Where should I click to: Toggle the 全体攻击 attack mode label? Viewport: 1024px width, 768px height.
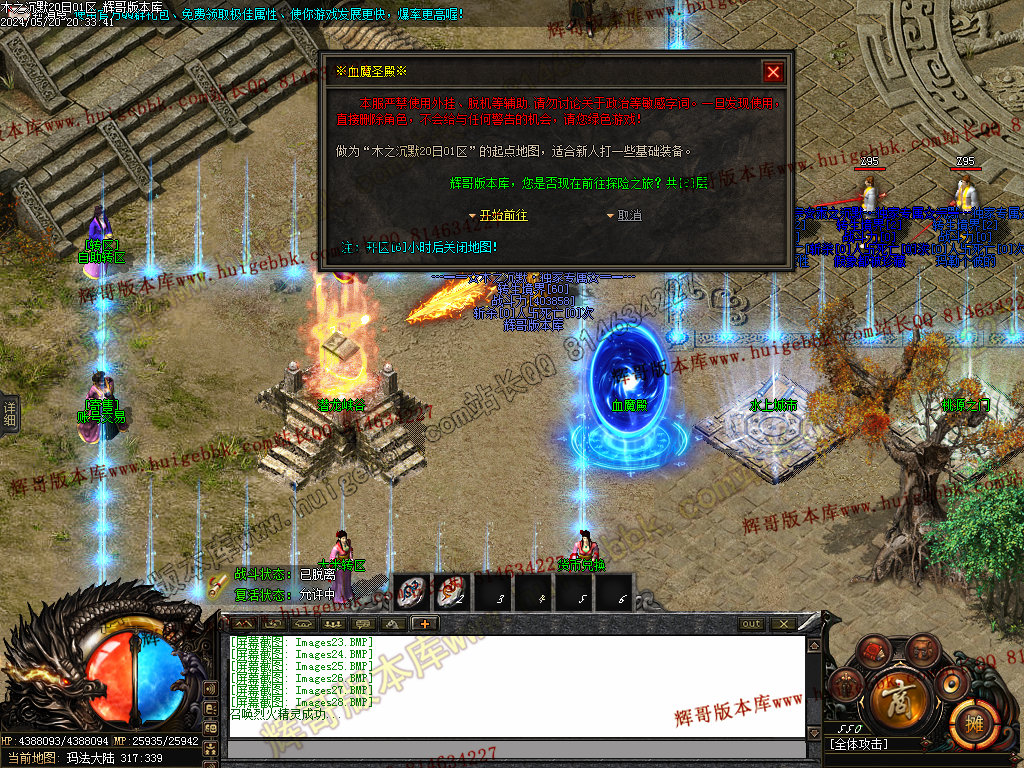tap(859, 744)
